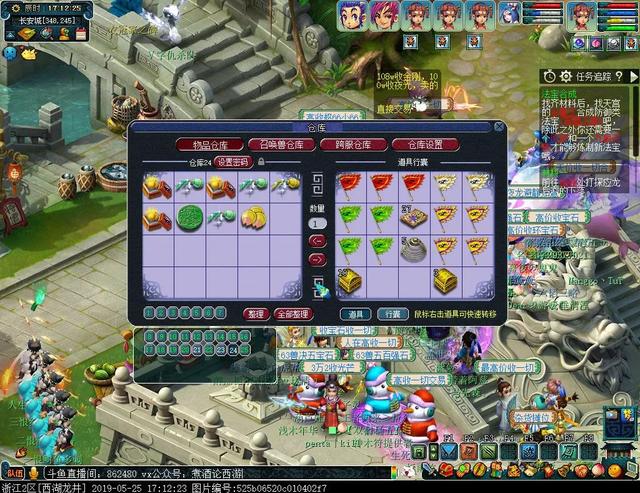Edit the 数量 quantity field

tap(317, 222)
